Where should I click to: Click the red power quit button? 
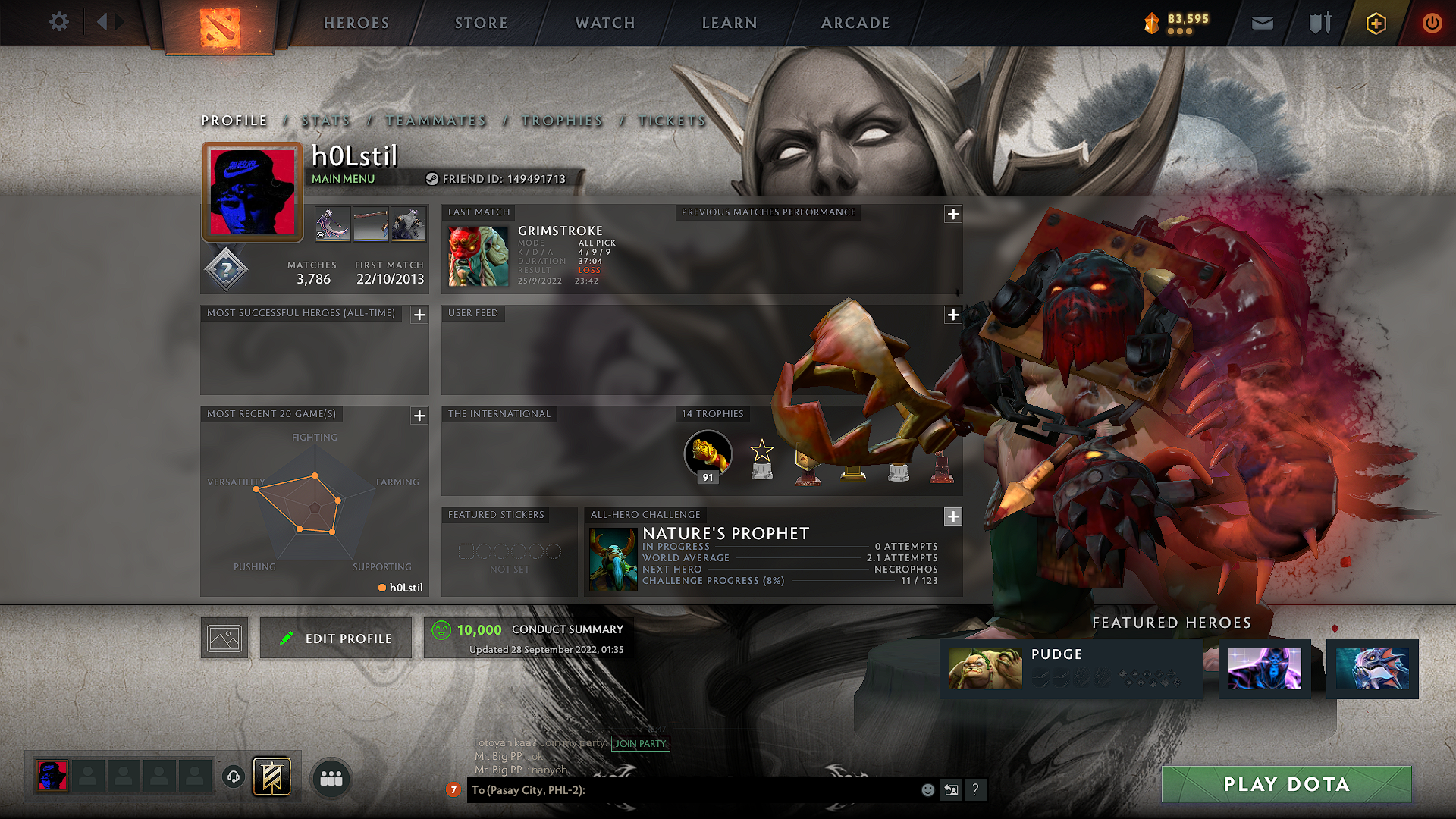pyautogui.click(x=1432, y=24)
